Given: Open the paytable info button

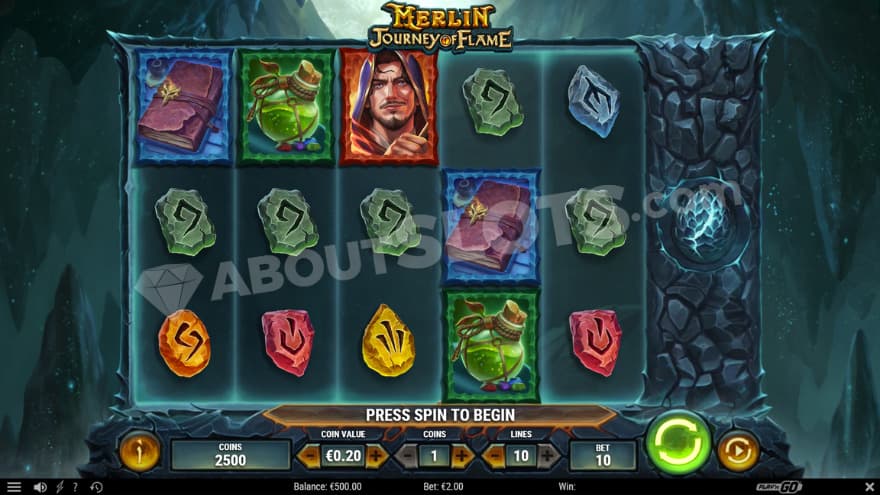Looking at the screenshot, I should pyautogui.click(x=139, y=451).
